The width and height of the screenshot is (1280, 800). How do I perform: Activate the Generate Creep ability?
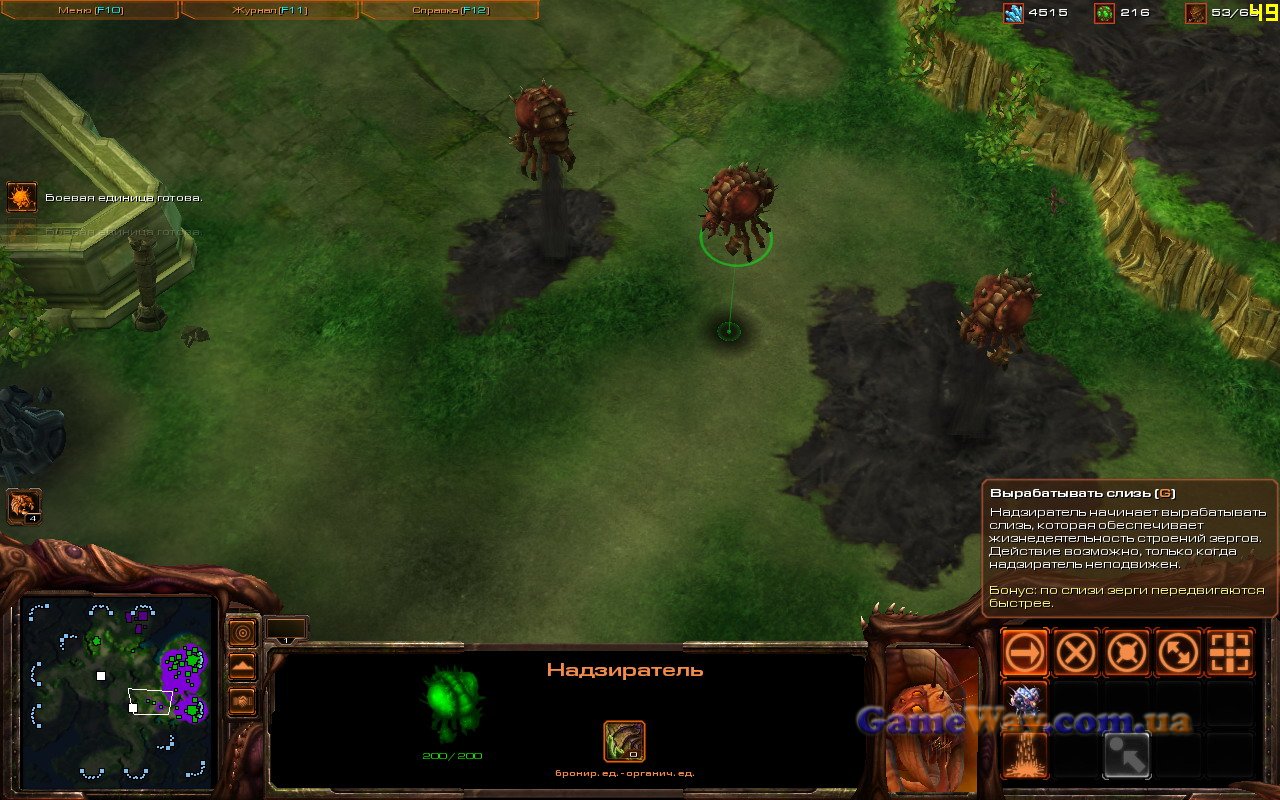[1025, 756]
